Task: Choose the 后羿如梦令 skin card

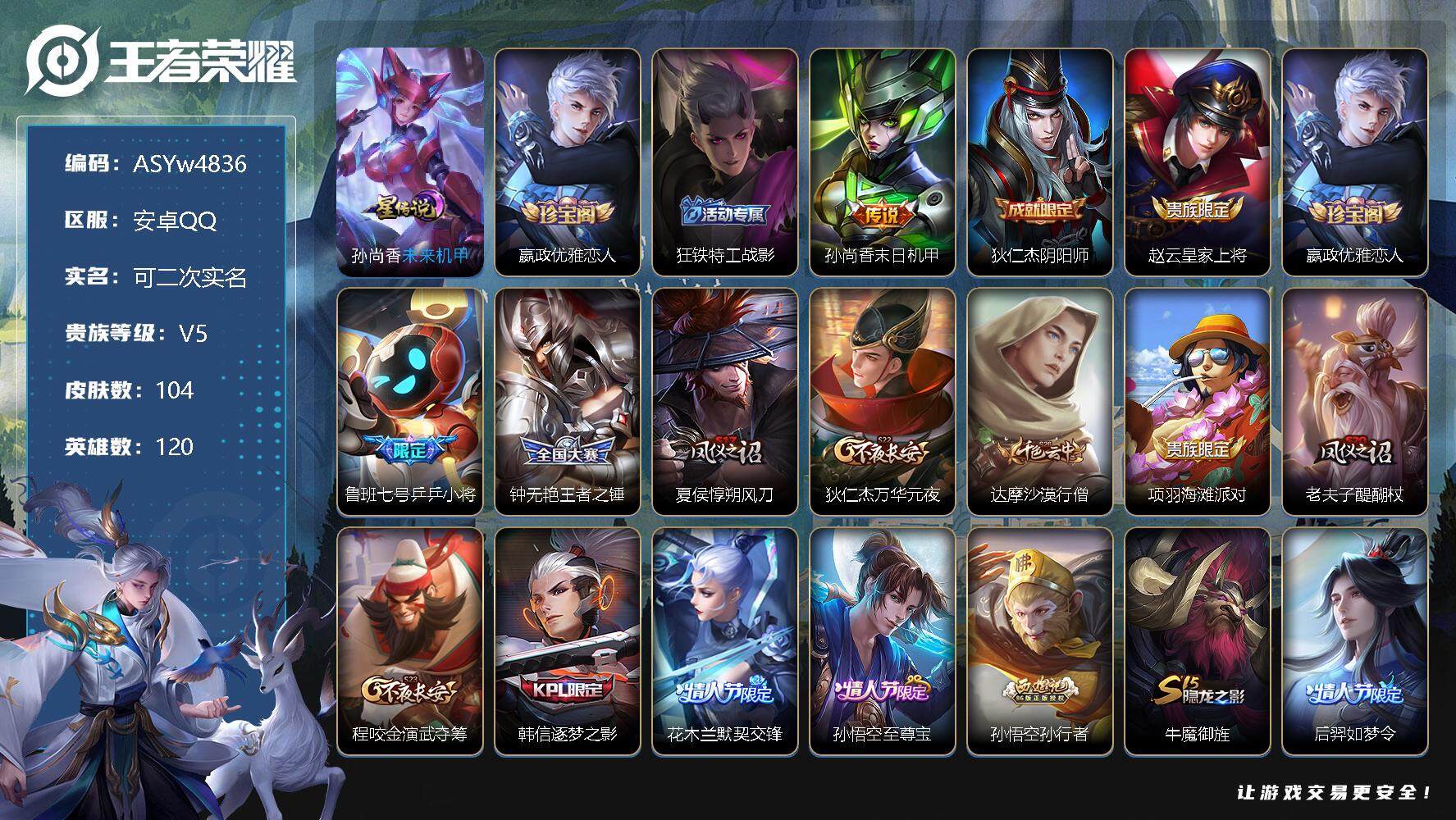Action: tap(1355, 640)
